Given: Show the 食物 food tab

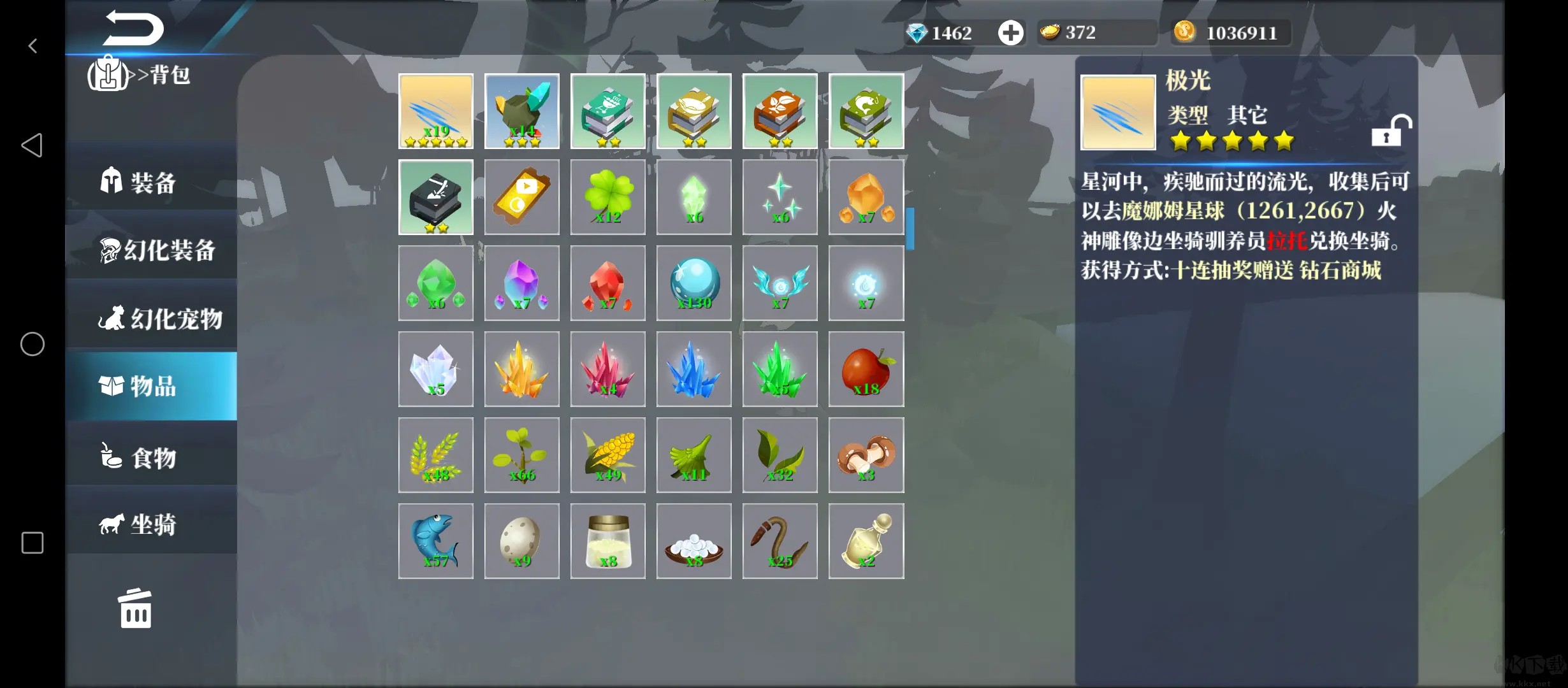Looking at the screenshot, I should [151, 457].
